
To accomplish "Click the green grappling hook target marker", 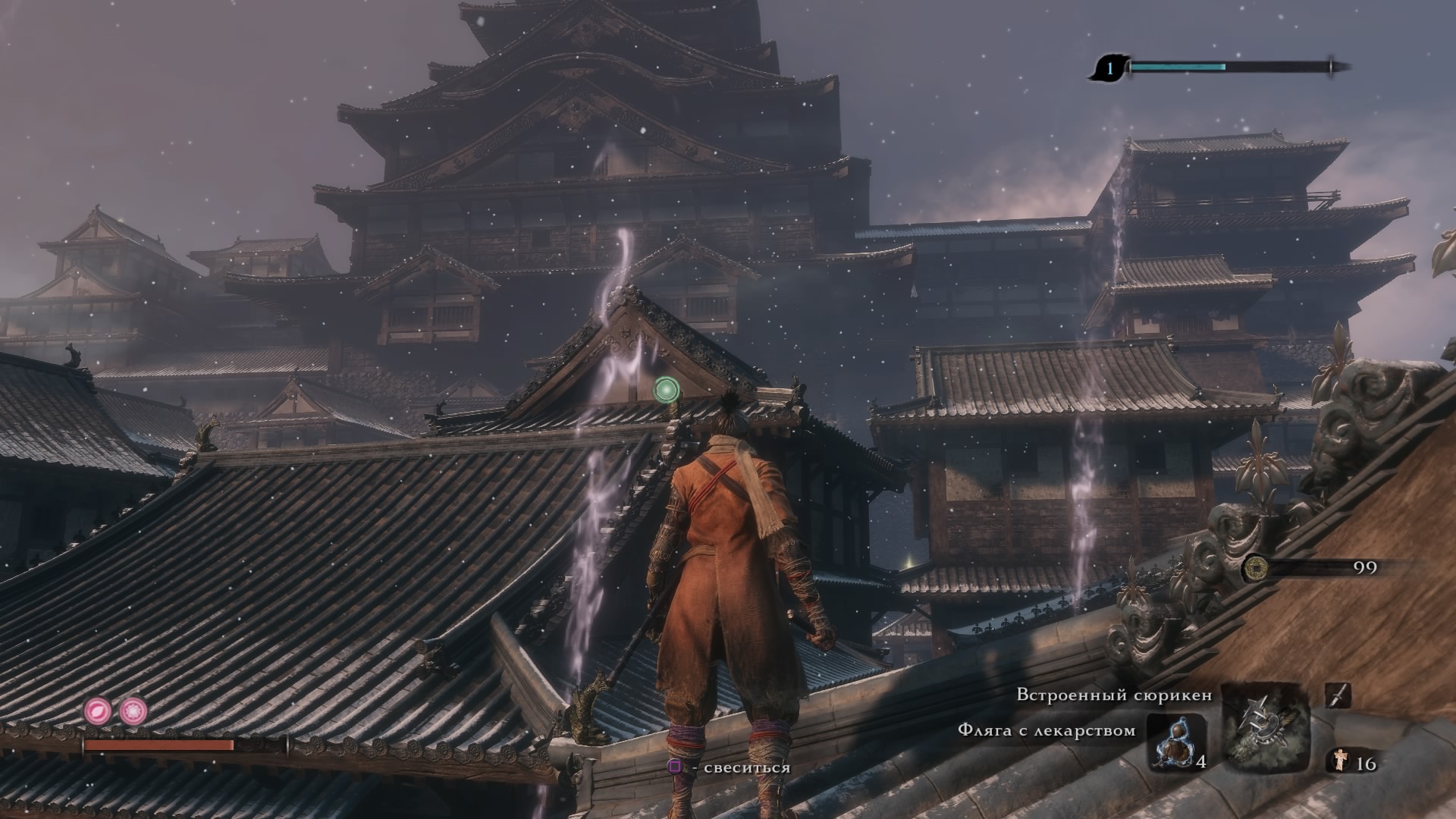I will pyautogui.click(x=666, y=390).
